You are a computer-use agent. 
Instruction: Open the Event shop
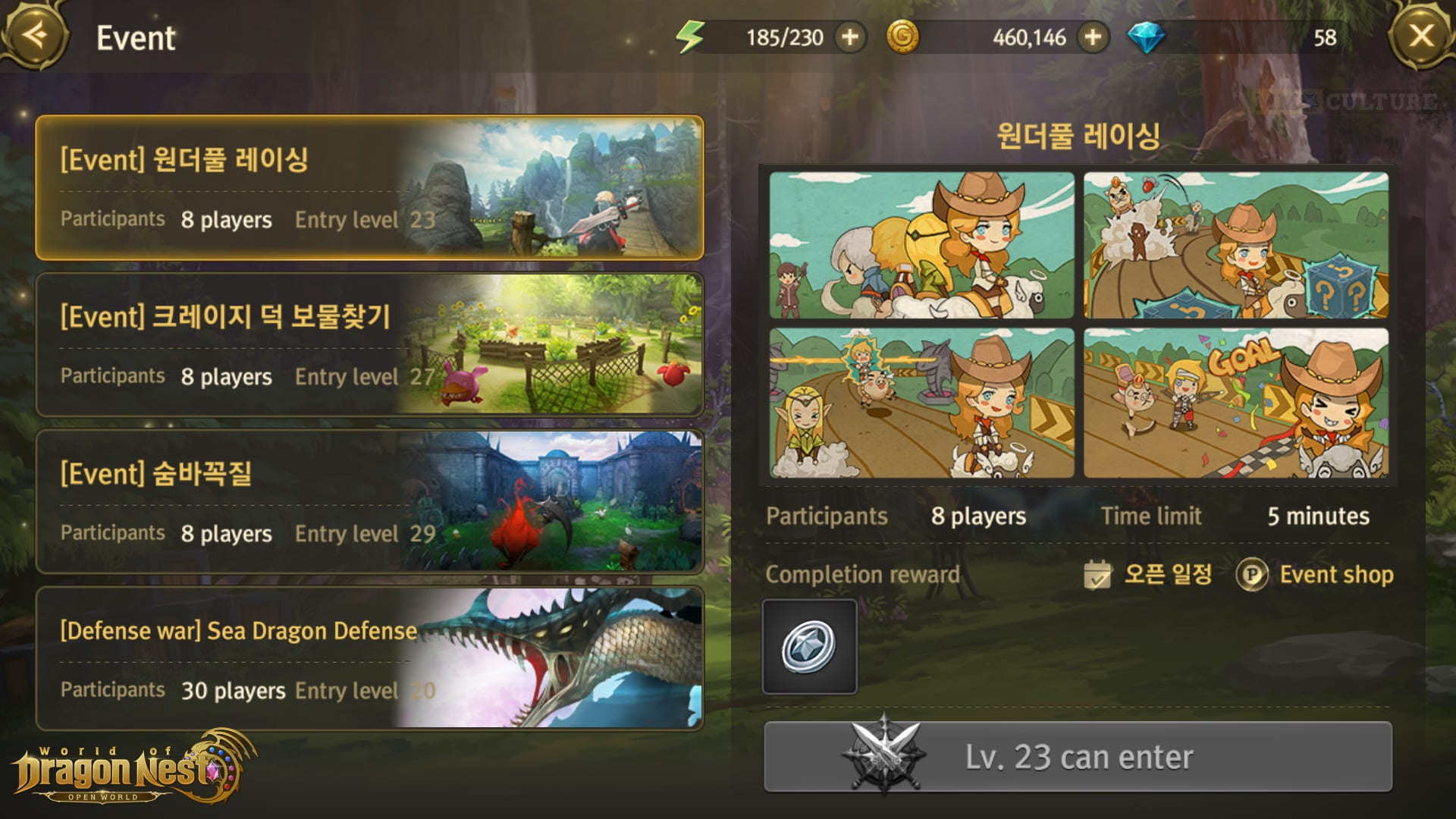pyautogui.click(x=1316, y=575)
